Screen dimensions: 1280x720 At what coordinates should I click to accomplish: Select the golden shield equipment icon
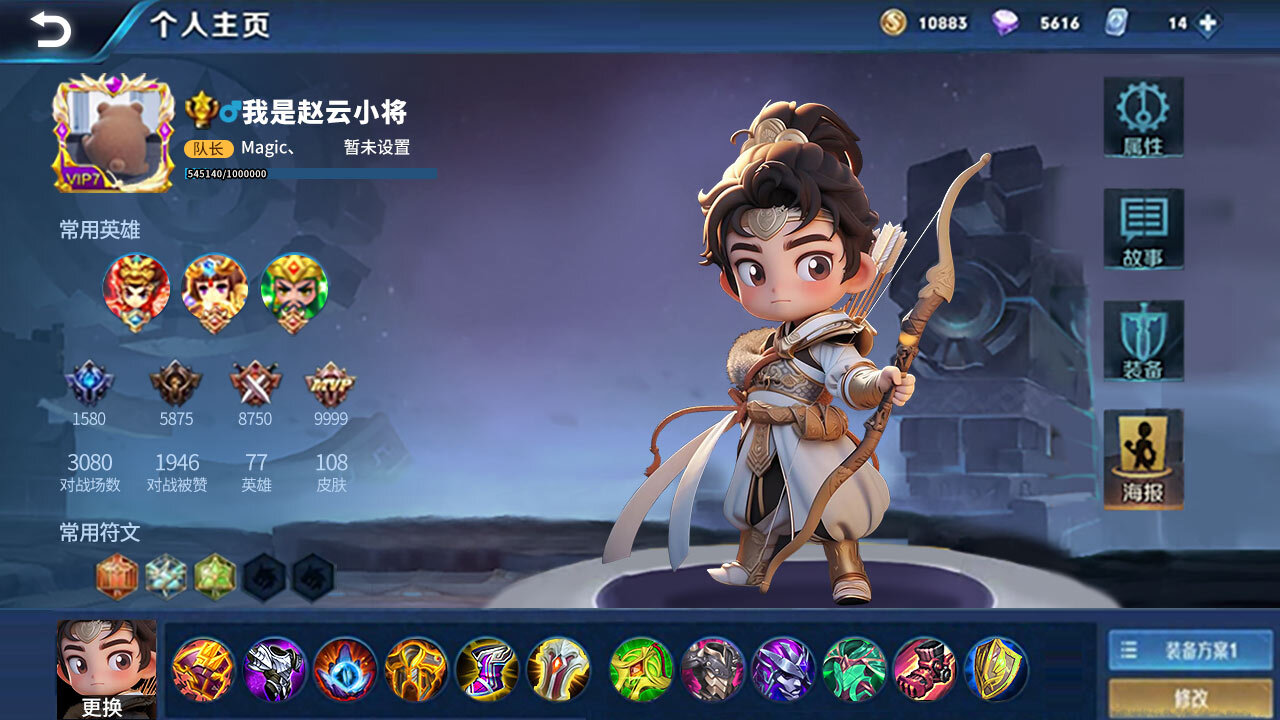click(x=996, y=669)
